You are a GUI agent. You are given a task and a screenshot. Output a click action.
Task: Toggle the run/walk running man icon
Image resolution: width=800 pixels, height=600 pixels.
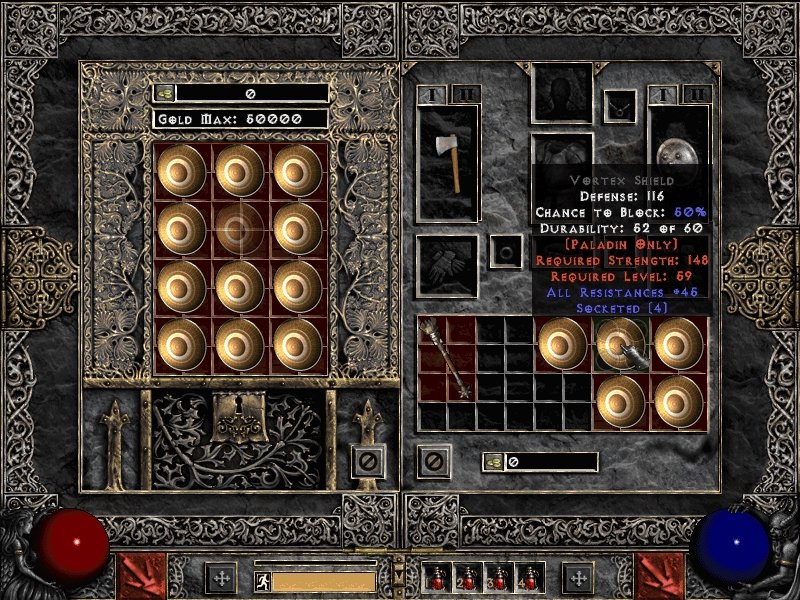tap(261, 580)
